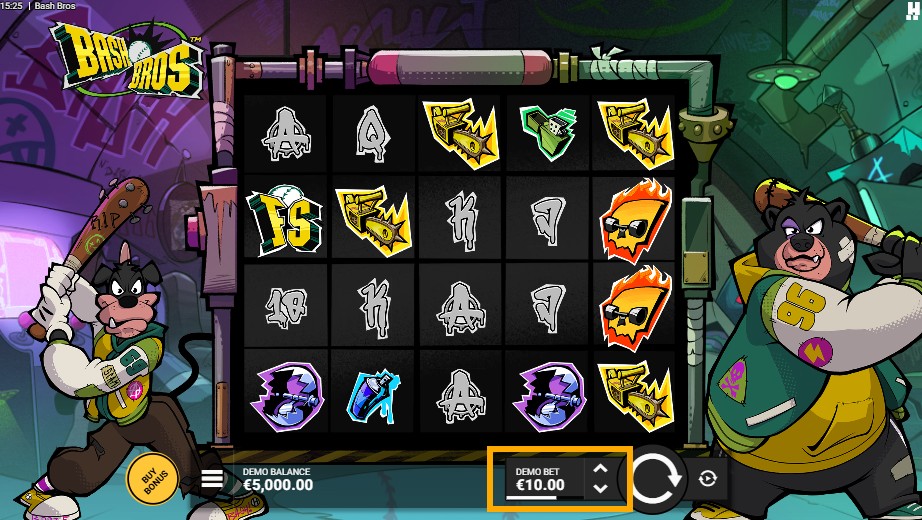Increase the demo bet amount
This screenshot has height=520, width=922.
600,468
